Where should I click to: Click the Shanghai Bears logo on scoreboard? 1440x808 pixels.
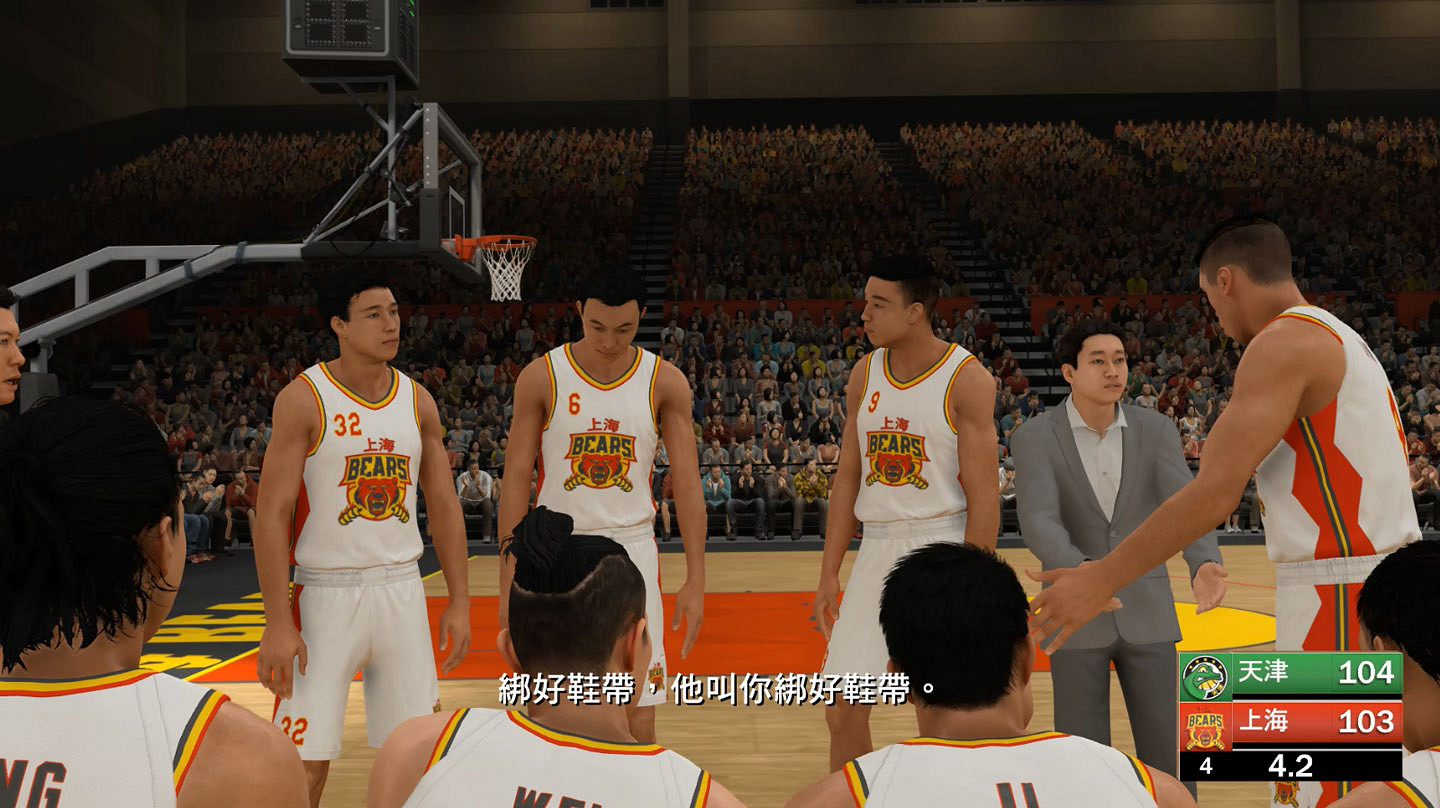tap(1204, 729)
